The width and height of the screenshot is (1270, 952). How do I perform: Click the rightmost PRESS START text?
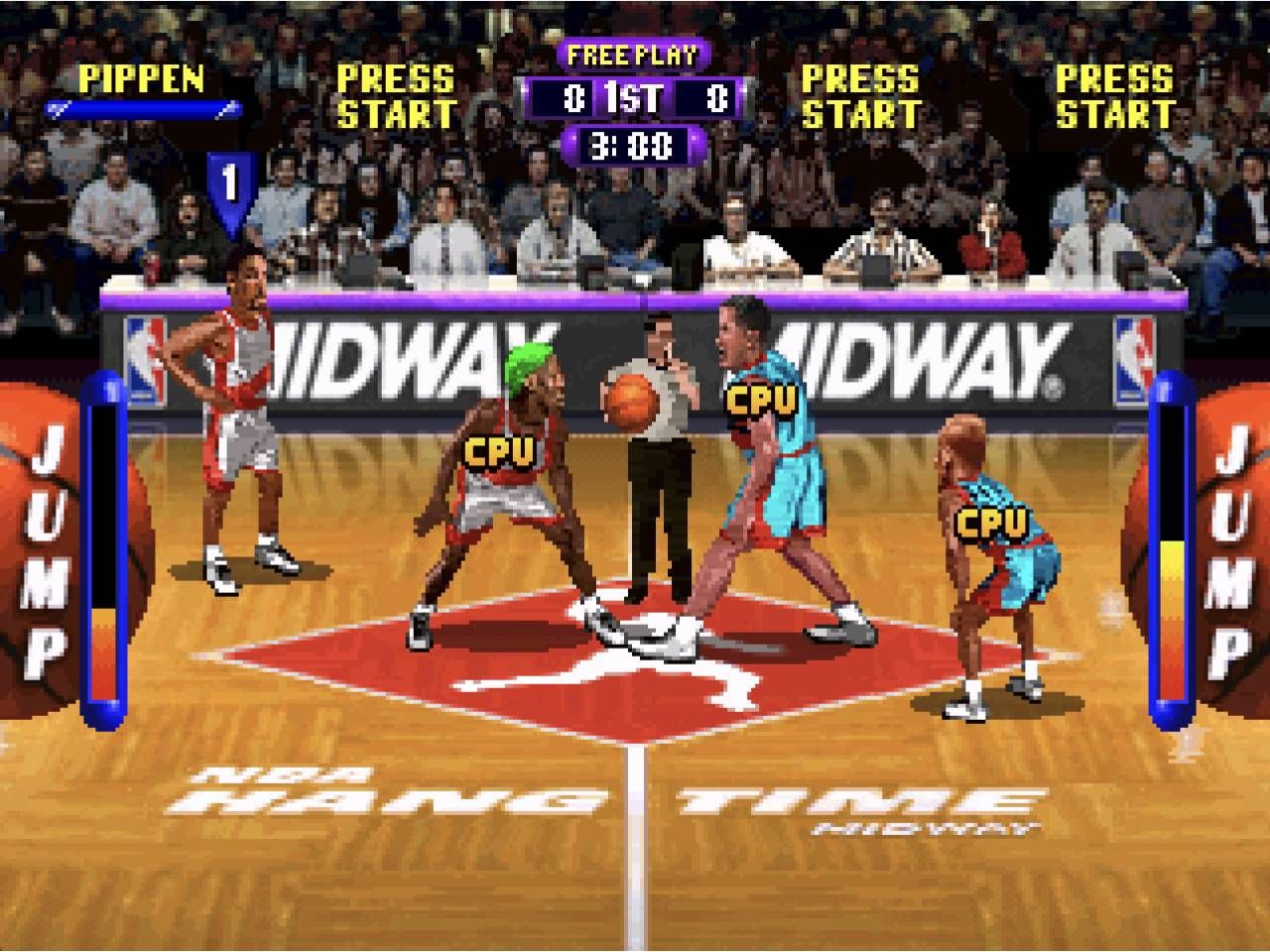(1115, 95)
